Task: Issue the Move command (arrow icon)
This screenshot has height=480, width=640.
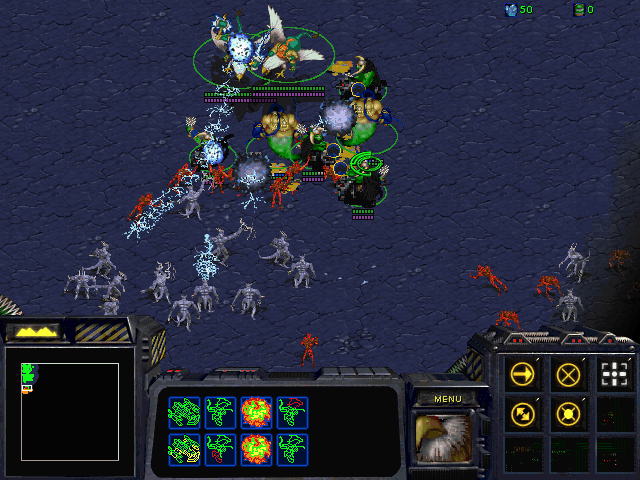Action: 521,375
